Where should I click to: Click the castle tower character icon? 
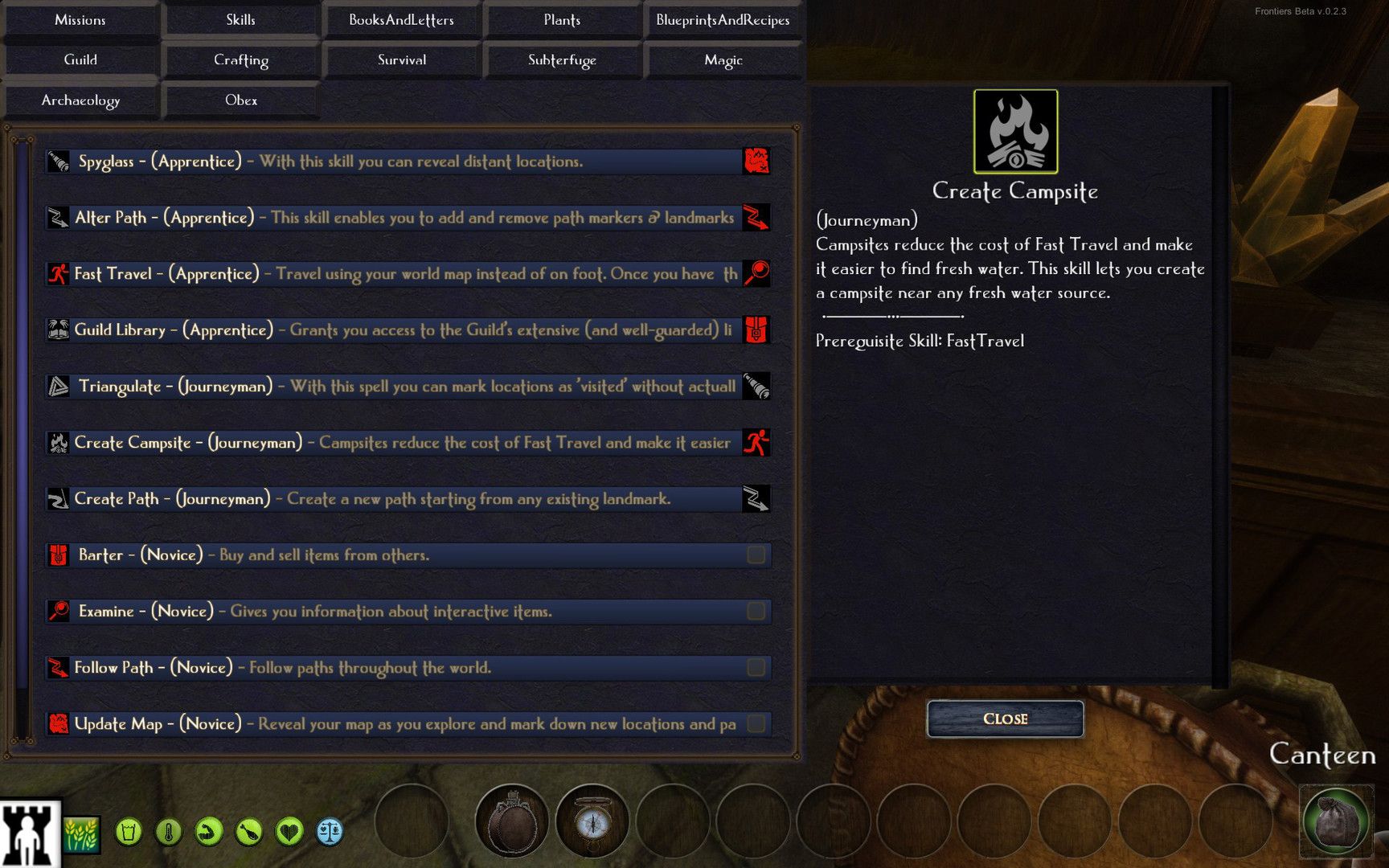tap(31, 834)
